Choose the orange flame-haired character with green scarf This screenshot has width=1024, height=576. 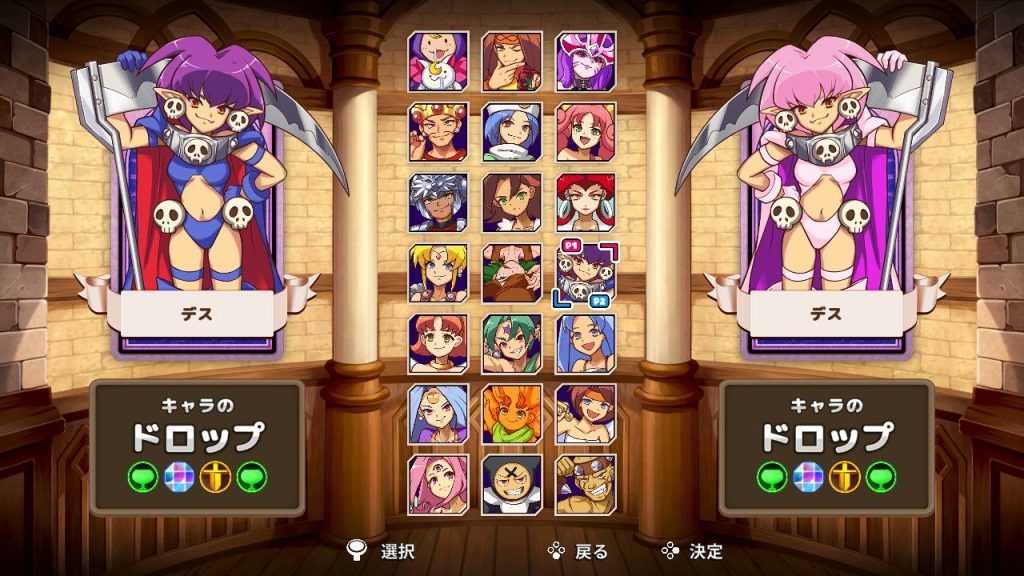click(x=512, y=414)
